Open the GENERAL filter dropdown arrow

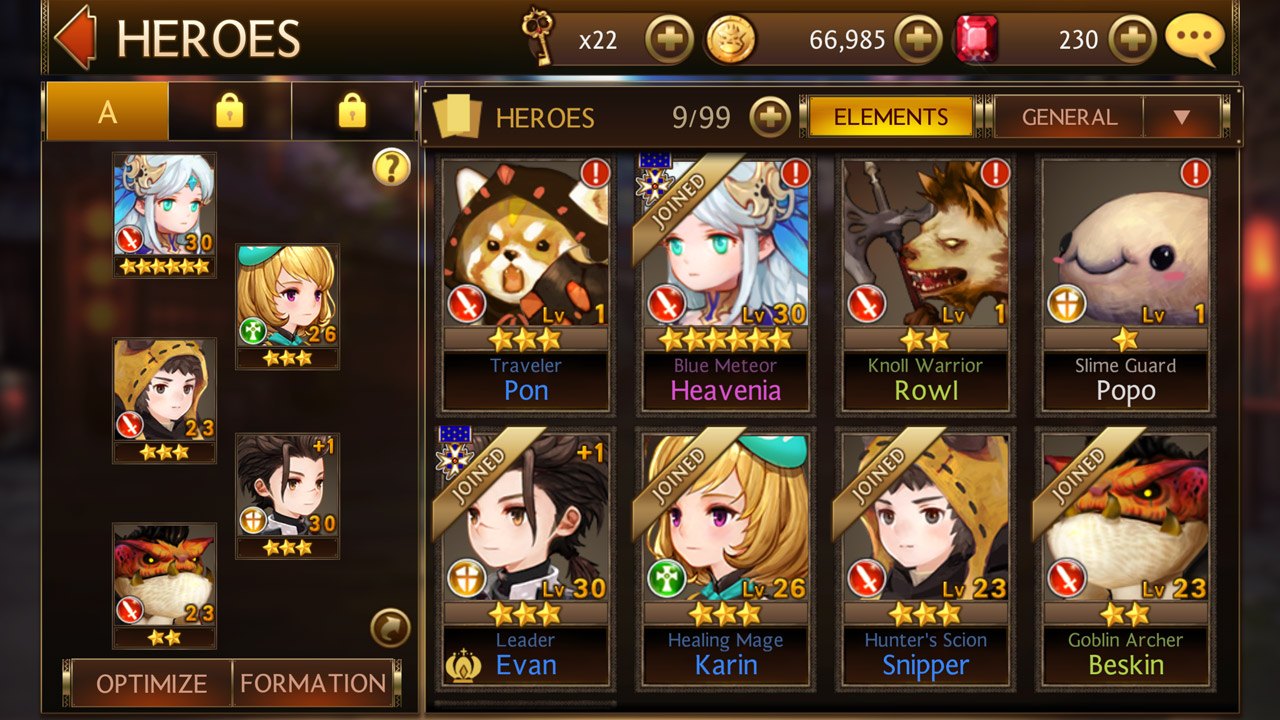click(x=1183, y=116)
